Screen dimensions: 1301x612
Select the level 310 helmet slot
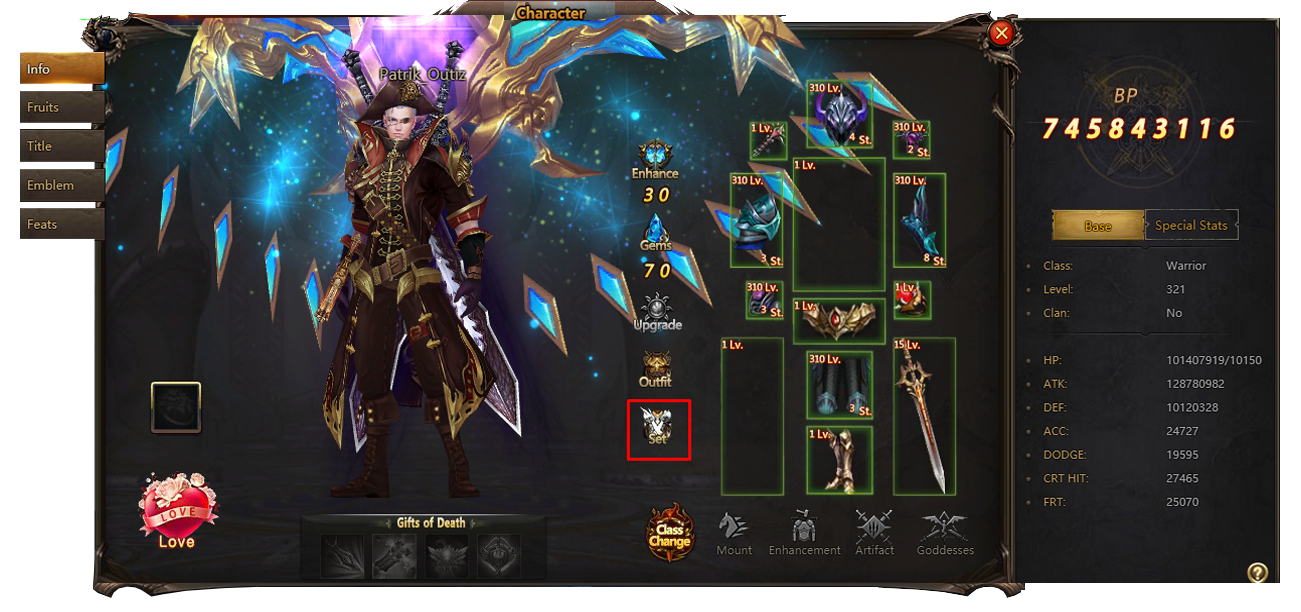[x=840, y=115]
